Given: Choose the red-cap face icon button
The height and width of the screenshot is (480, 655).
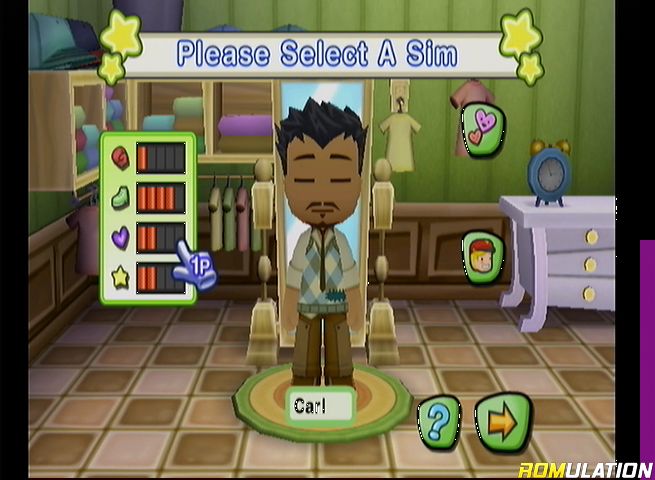Looking at the screenshot, I should click(x=483, y=256).
